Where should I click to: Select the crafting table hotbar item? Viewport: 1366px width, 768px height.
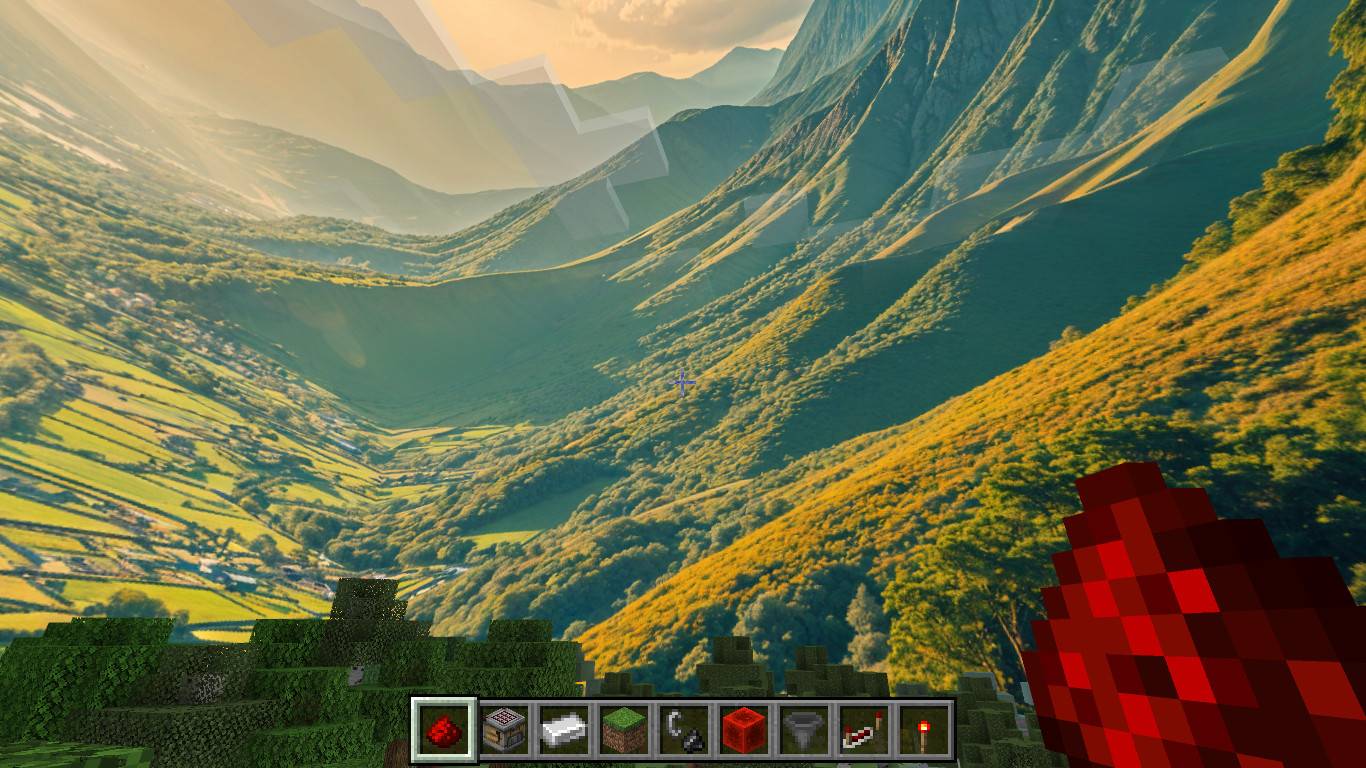point(503,730)
